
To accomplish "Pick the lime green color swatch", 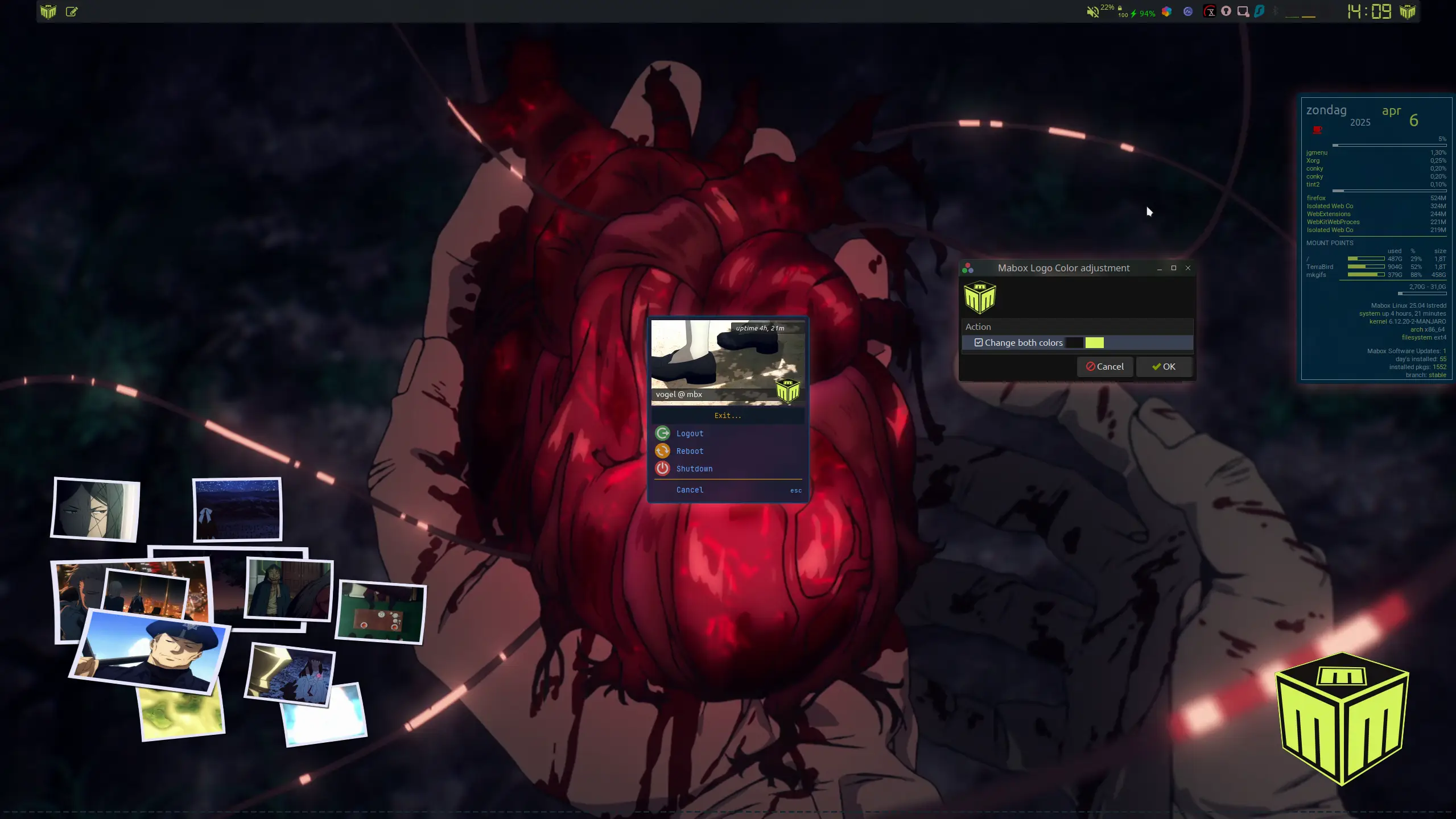I will (x=1094, y=342).
